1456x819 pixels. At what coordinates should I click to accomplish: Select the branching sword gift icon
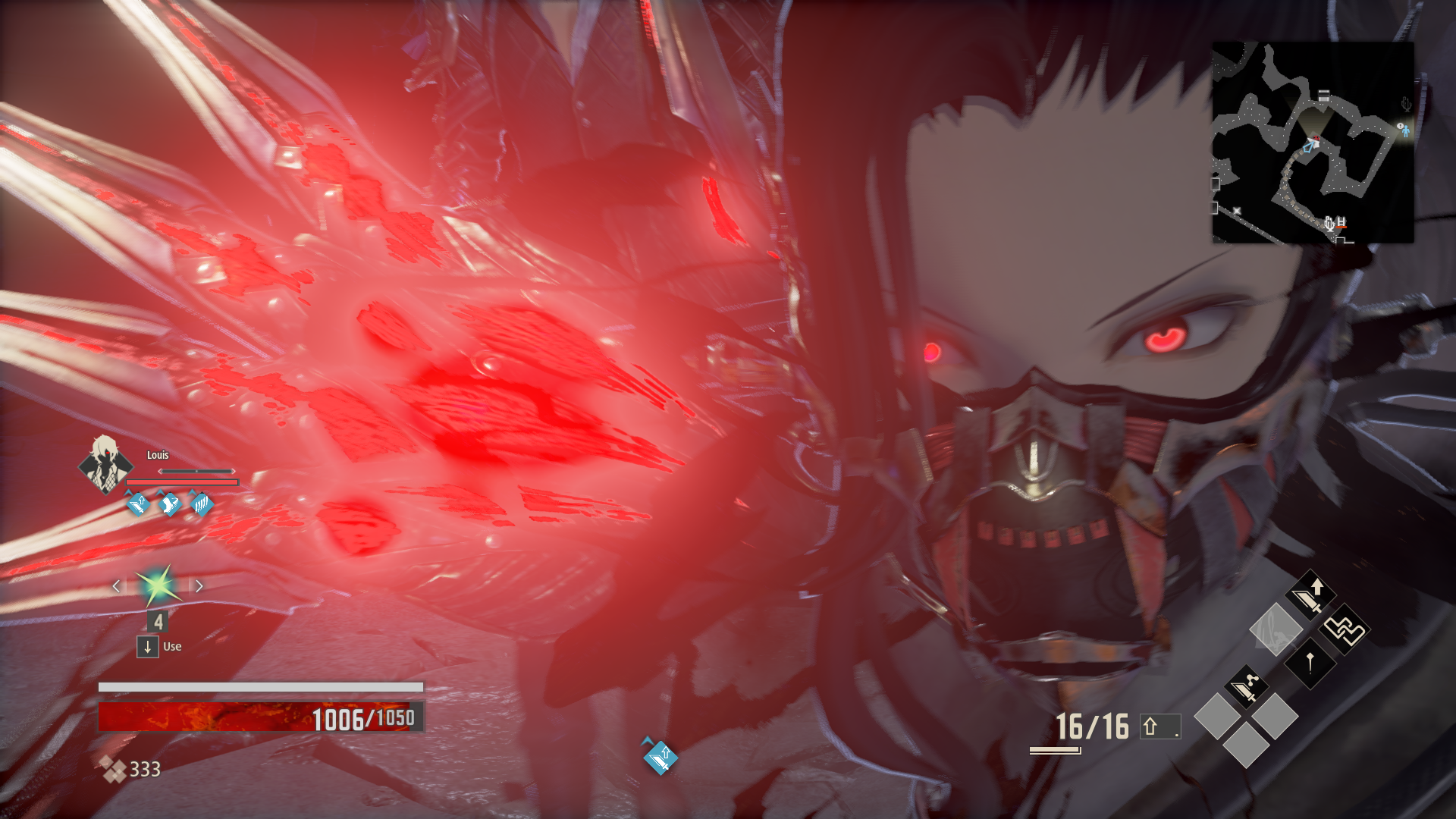(x=1247, y=686)
